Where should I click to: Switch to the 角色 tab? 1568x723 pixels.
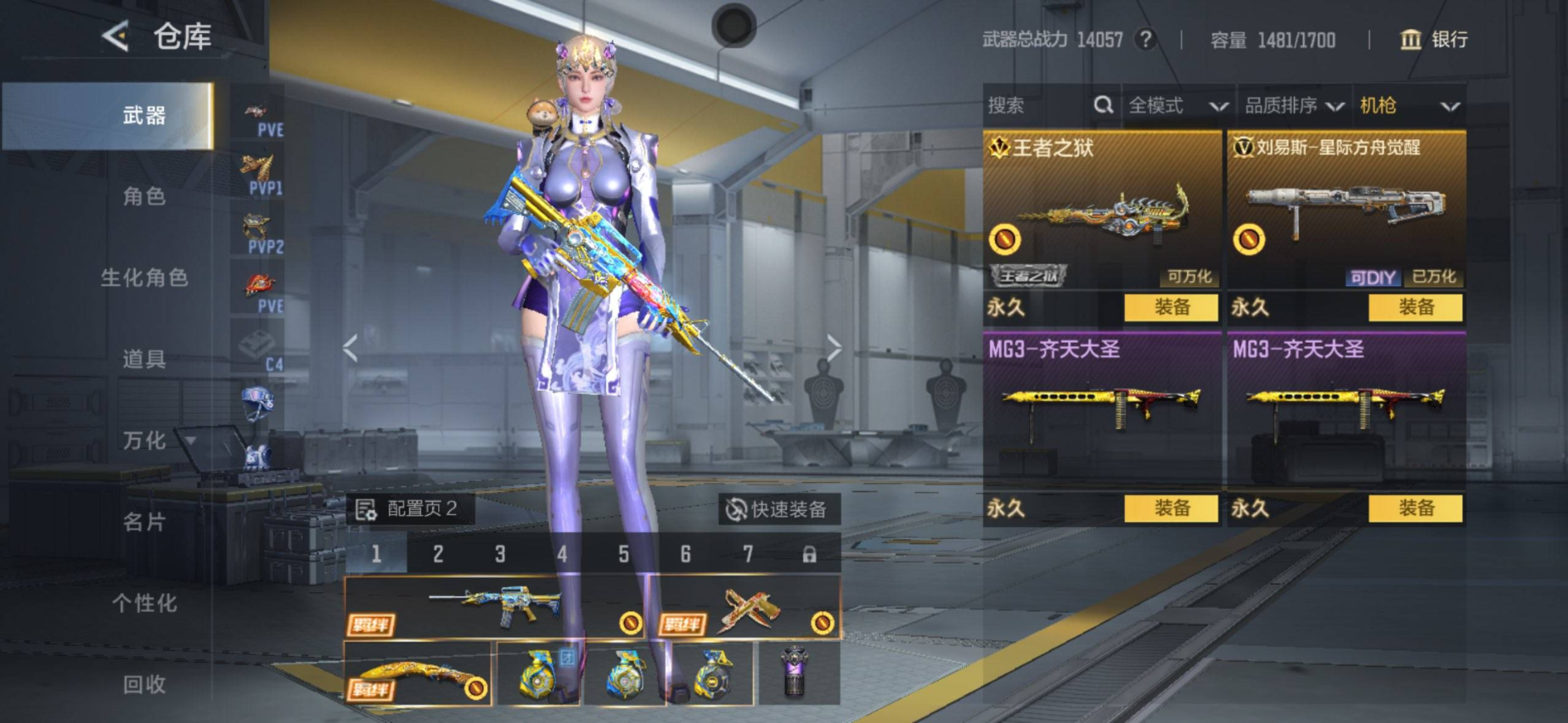coord(143,197)
